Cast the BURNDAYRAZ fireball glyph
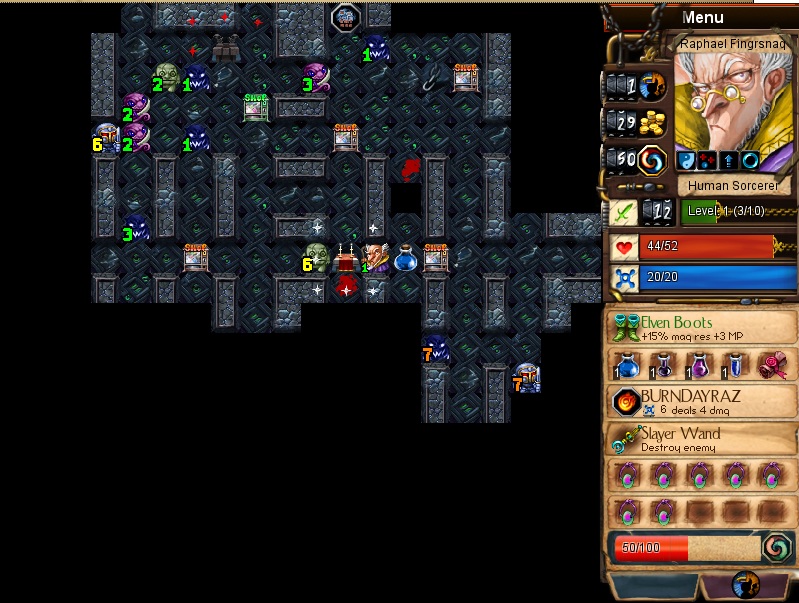Viewport: 799px width, 603px height. click(702, 401)
